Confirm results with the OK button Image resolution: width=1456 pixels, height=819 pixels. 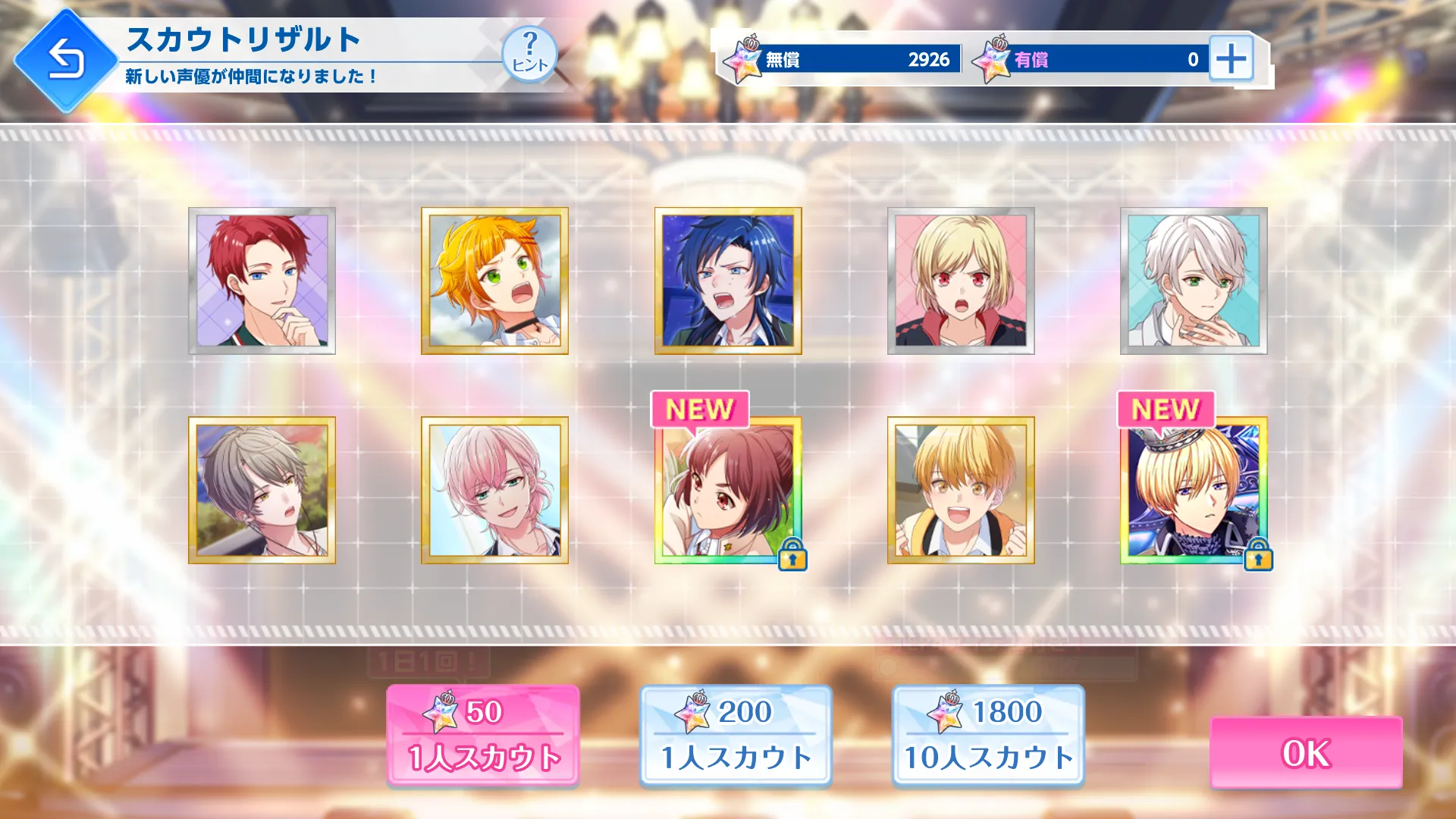(x=1305, y=753)
